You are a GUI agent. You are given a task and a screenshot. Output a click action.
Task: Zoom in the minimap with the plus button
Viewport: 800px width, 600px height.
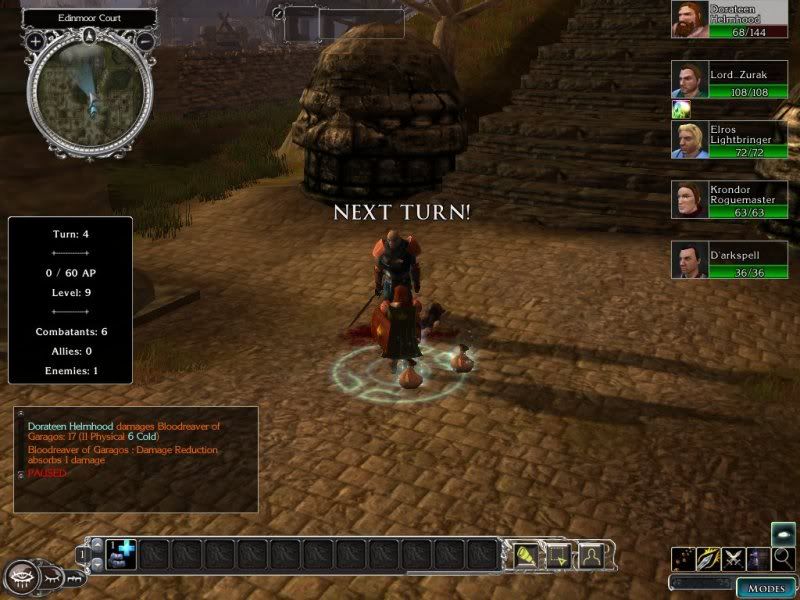pos(36,42)
